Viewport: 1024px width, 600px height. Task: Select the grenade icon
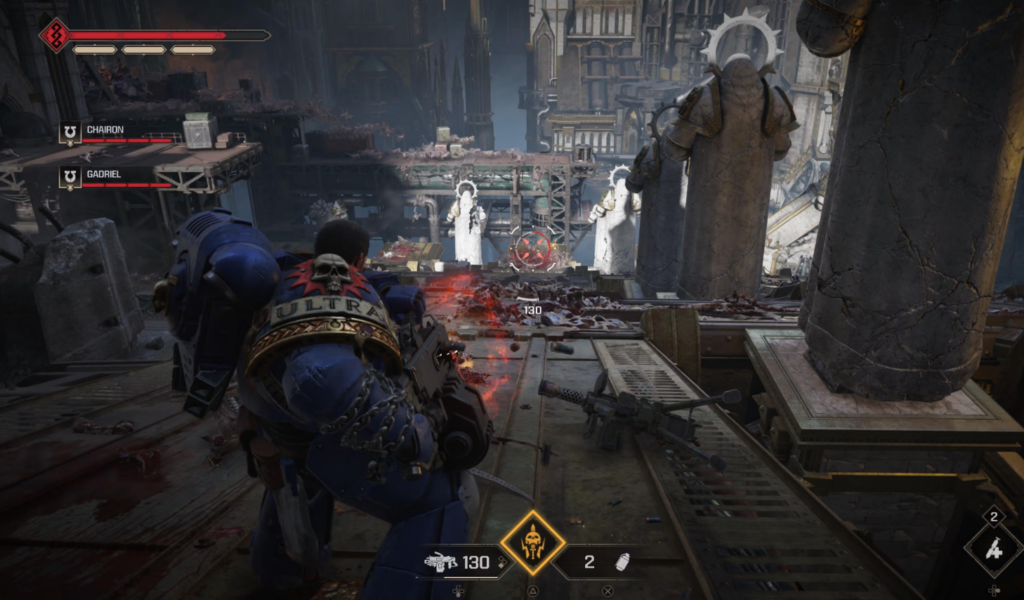tap(622, 562)
